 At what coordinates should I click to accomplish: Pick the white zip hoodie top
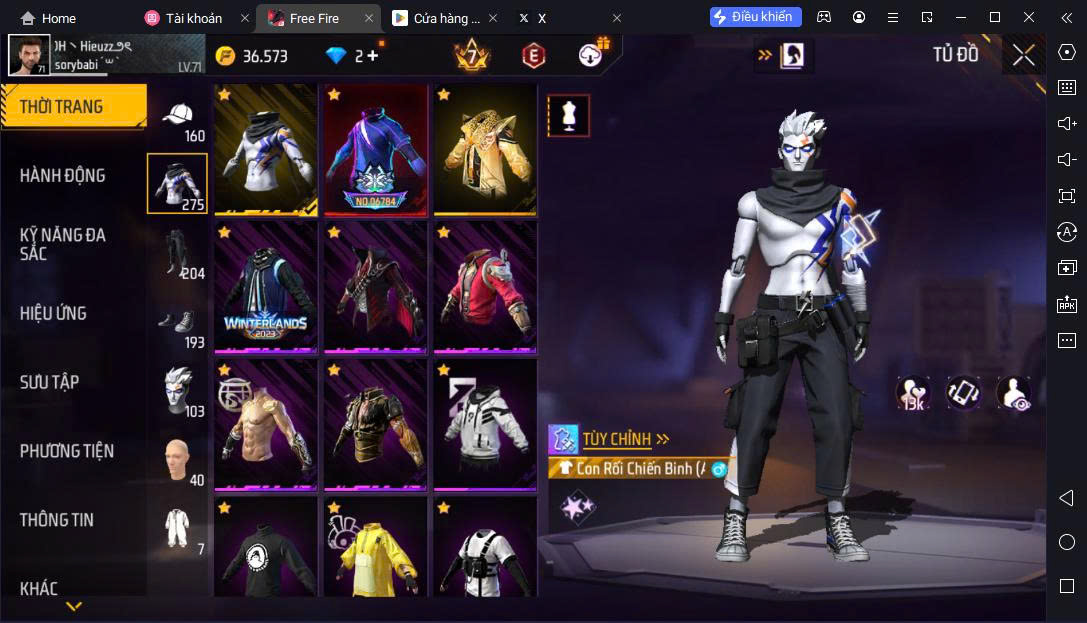pyautogui.click(x=485, y=424)
